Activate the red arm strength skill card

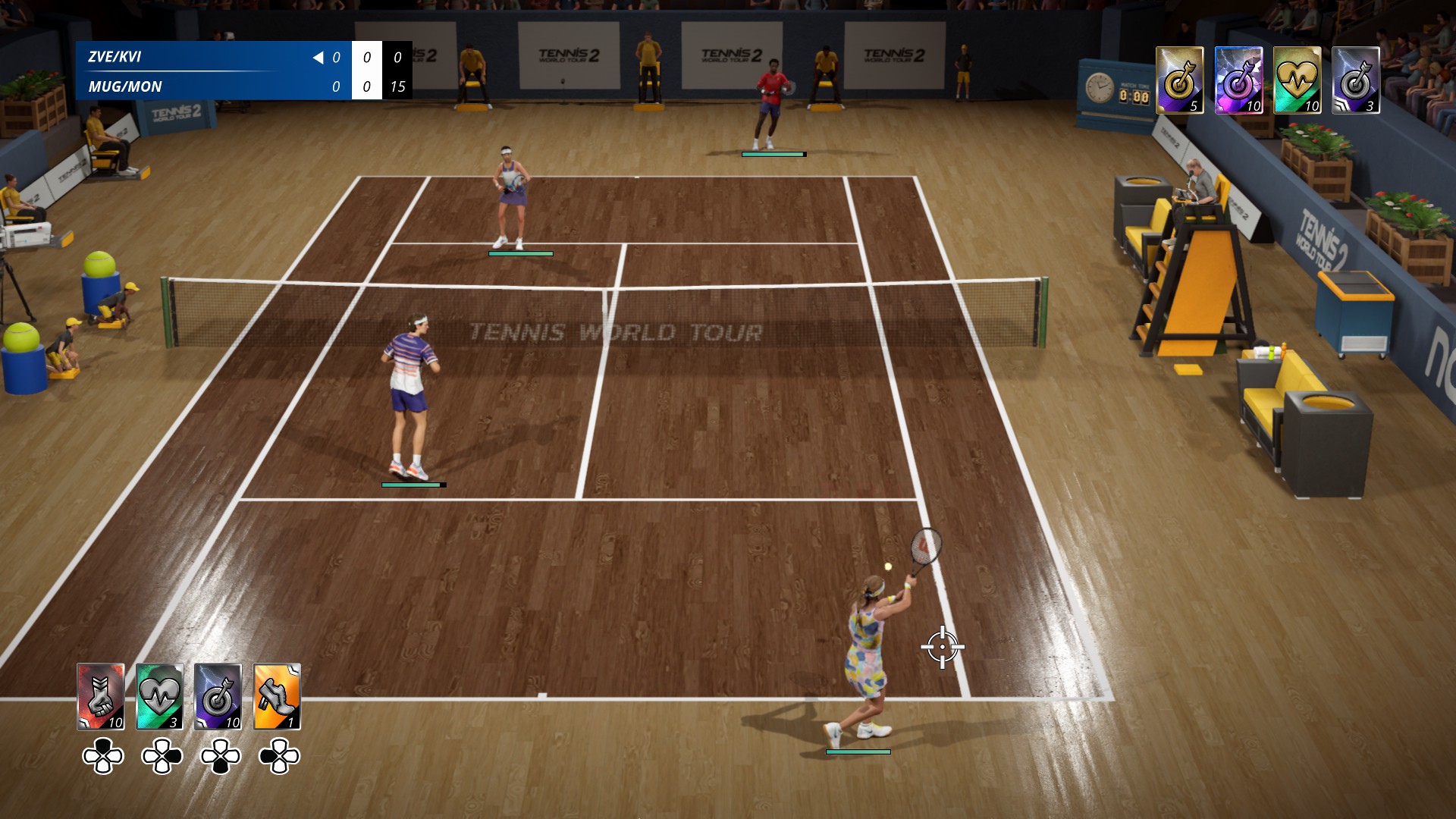click(101, 697)
